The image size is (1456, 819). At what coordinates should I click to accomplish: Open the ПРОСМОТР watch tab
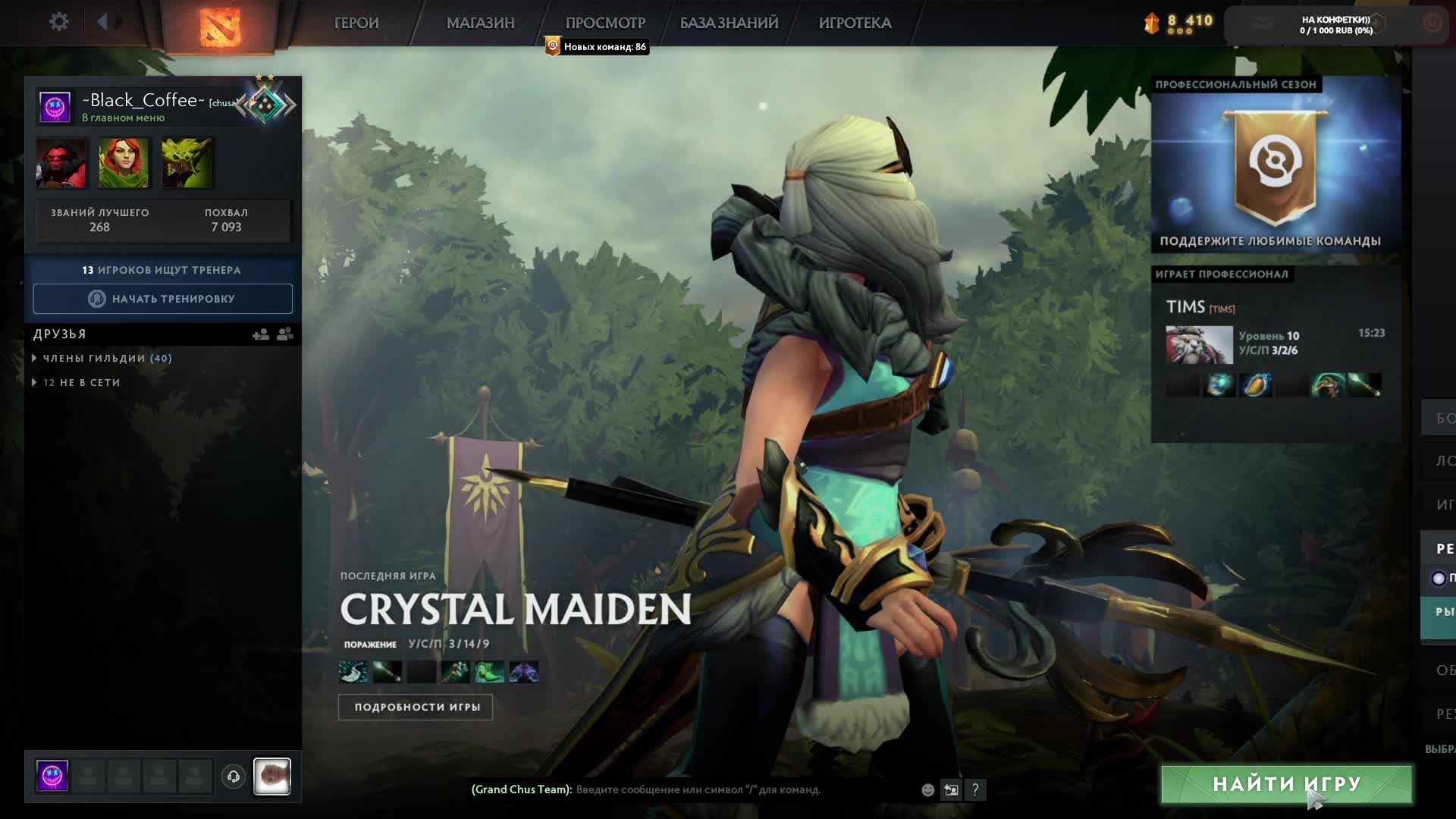[605, 23]
